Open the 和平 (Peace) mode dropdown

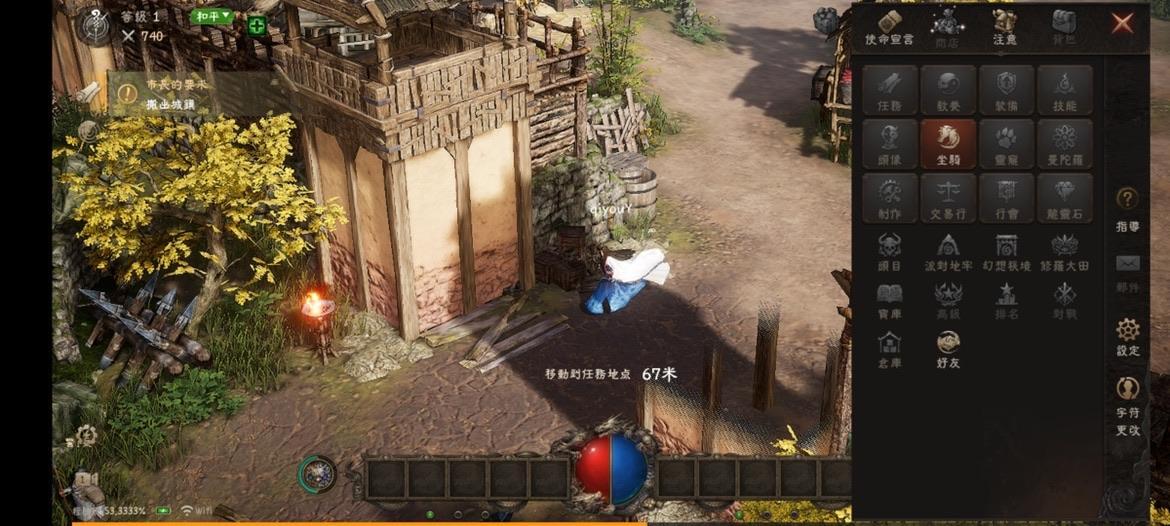pos(213,16)
